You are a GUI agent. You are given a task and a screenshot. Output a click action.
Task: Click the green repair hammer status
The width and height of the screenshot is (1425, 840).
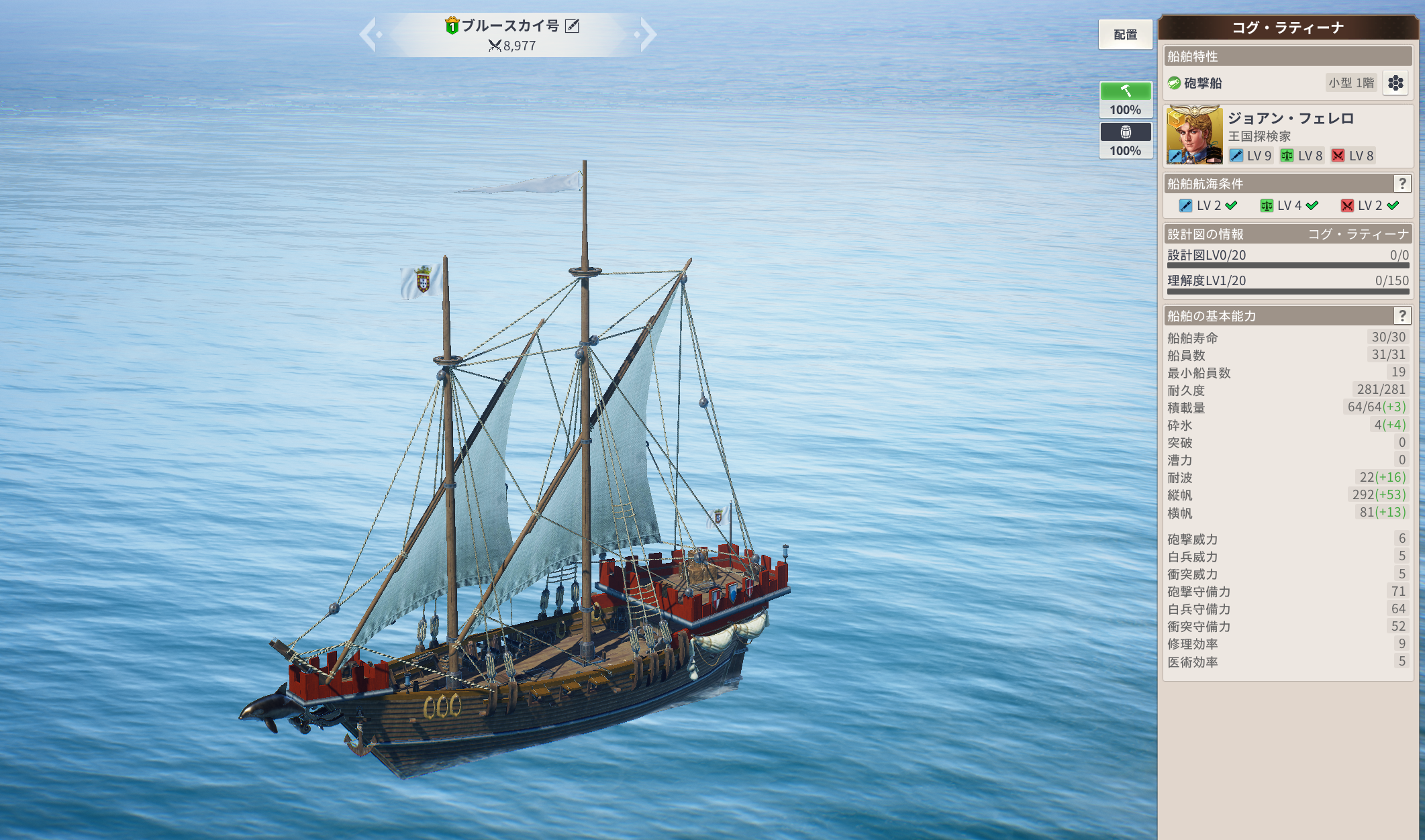(x=1126, y=91)
